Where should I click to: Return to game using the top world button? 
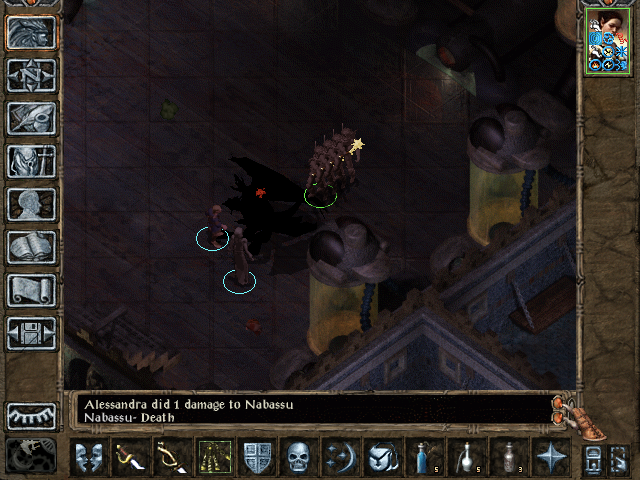31,32
